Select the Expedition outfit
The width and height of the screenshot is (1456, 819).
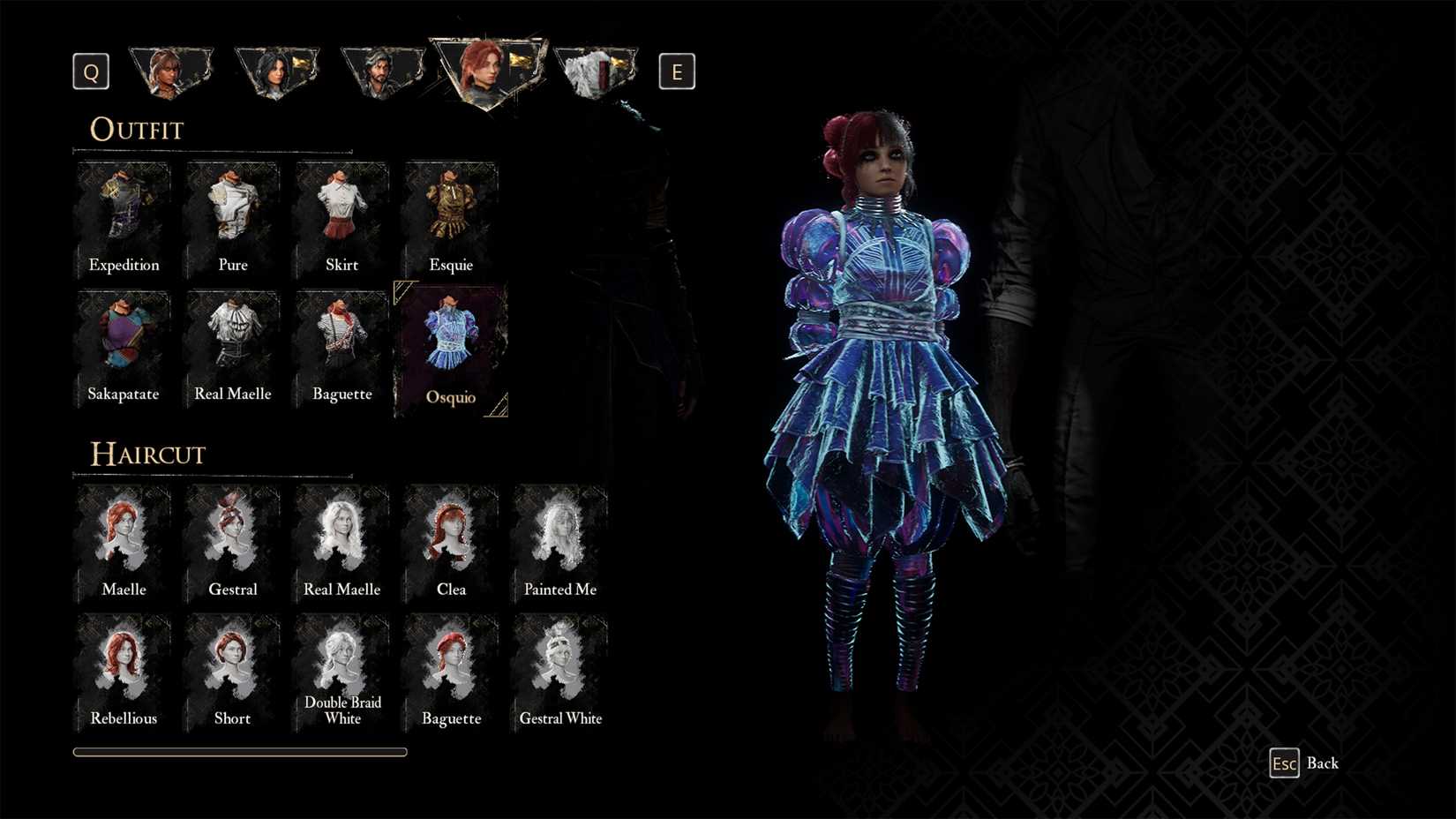coord(124,212)
